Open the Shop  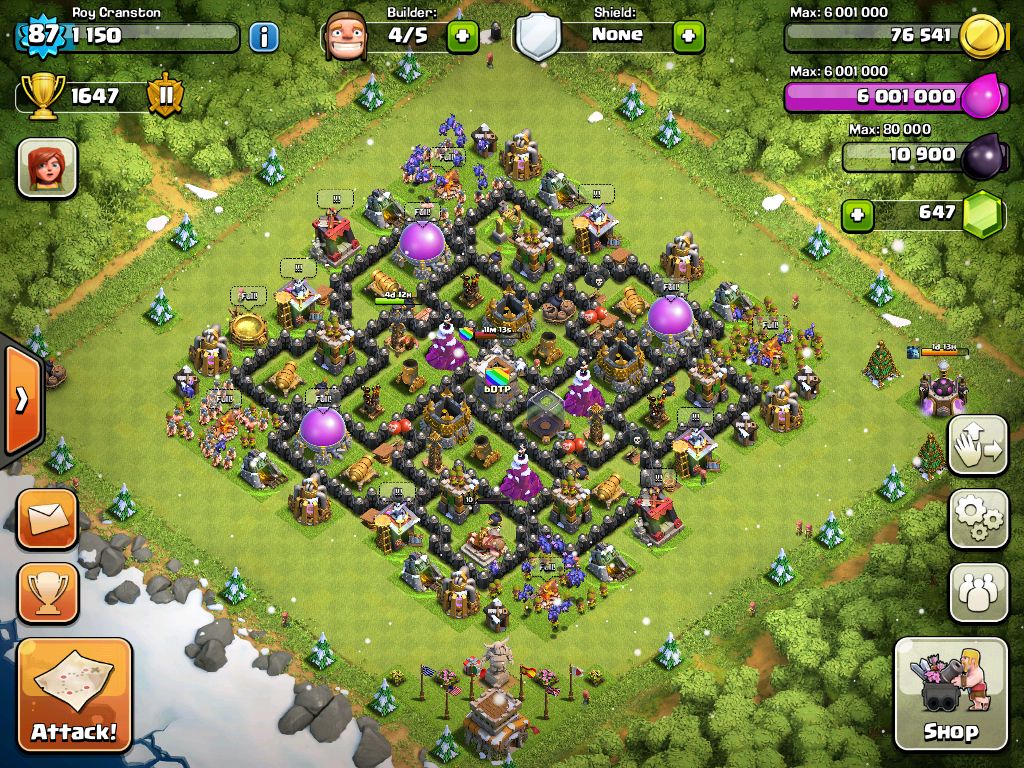click(950, 693)
